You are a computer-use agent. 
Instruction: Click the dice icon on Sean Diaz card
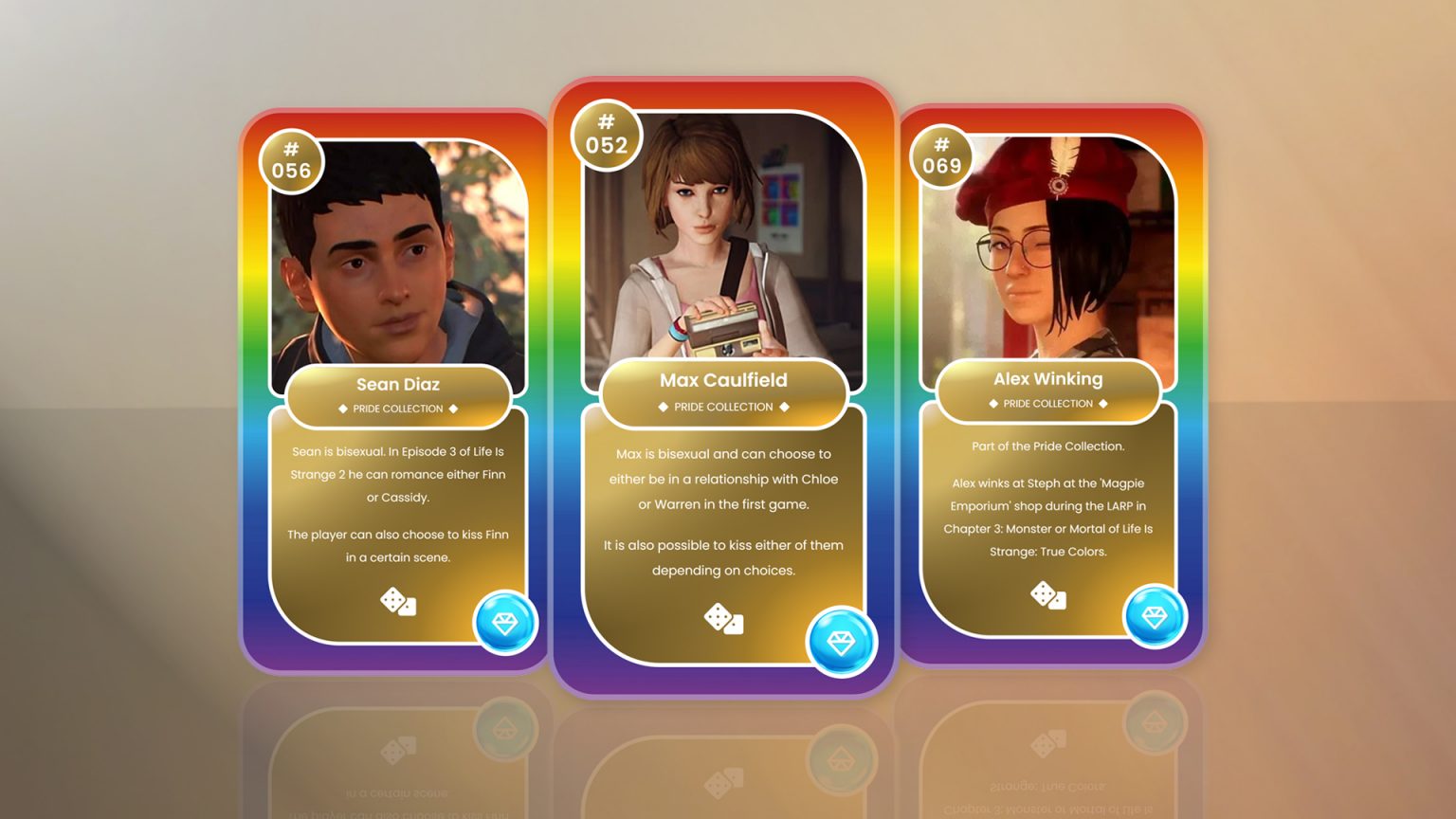pyautogui.click(x=396, y=603)
